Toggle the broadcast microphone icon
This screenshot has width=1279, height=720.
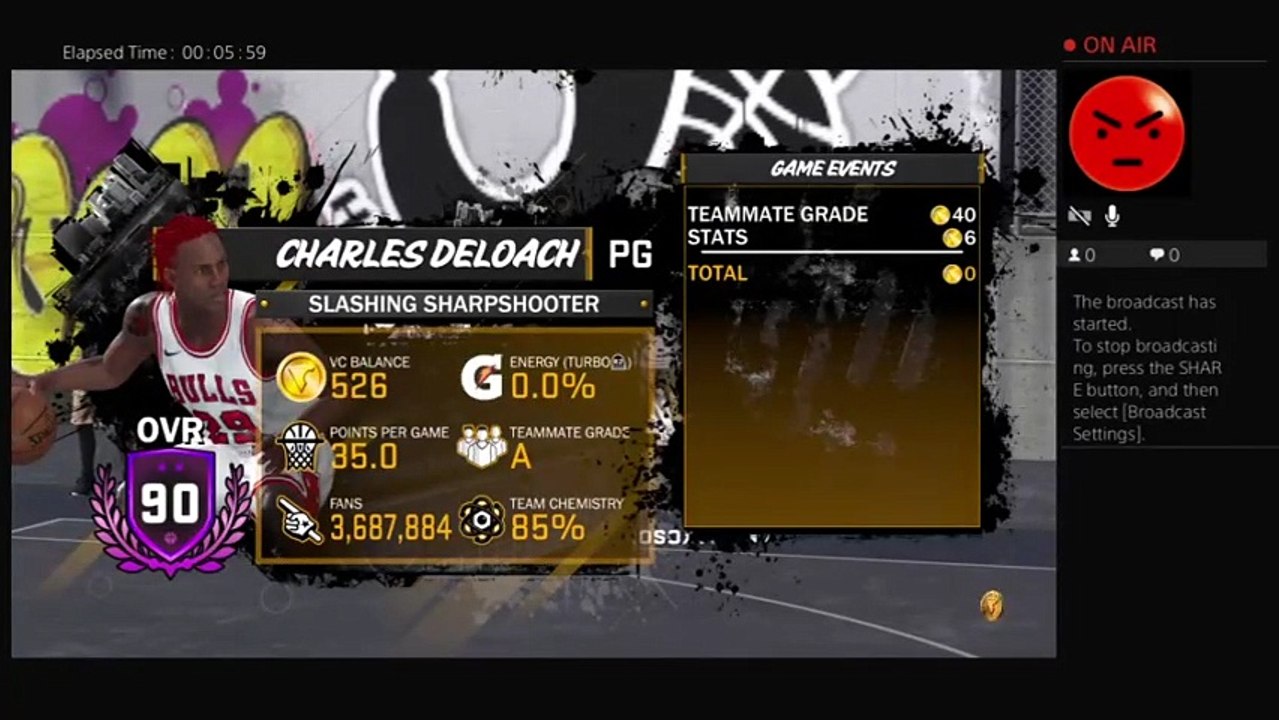tap(1111, 216)
